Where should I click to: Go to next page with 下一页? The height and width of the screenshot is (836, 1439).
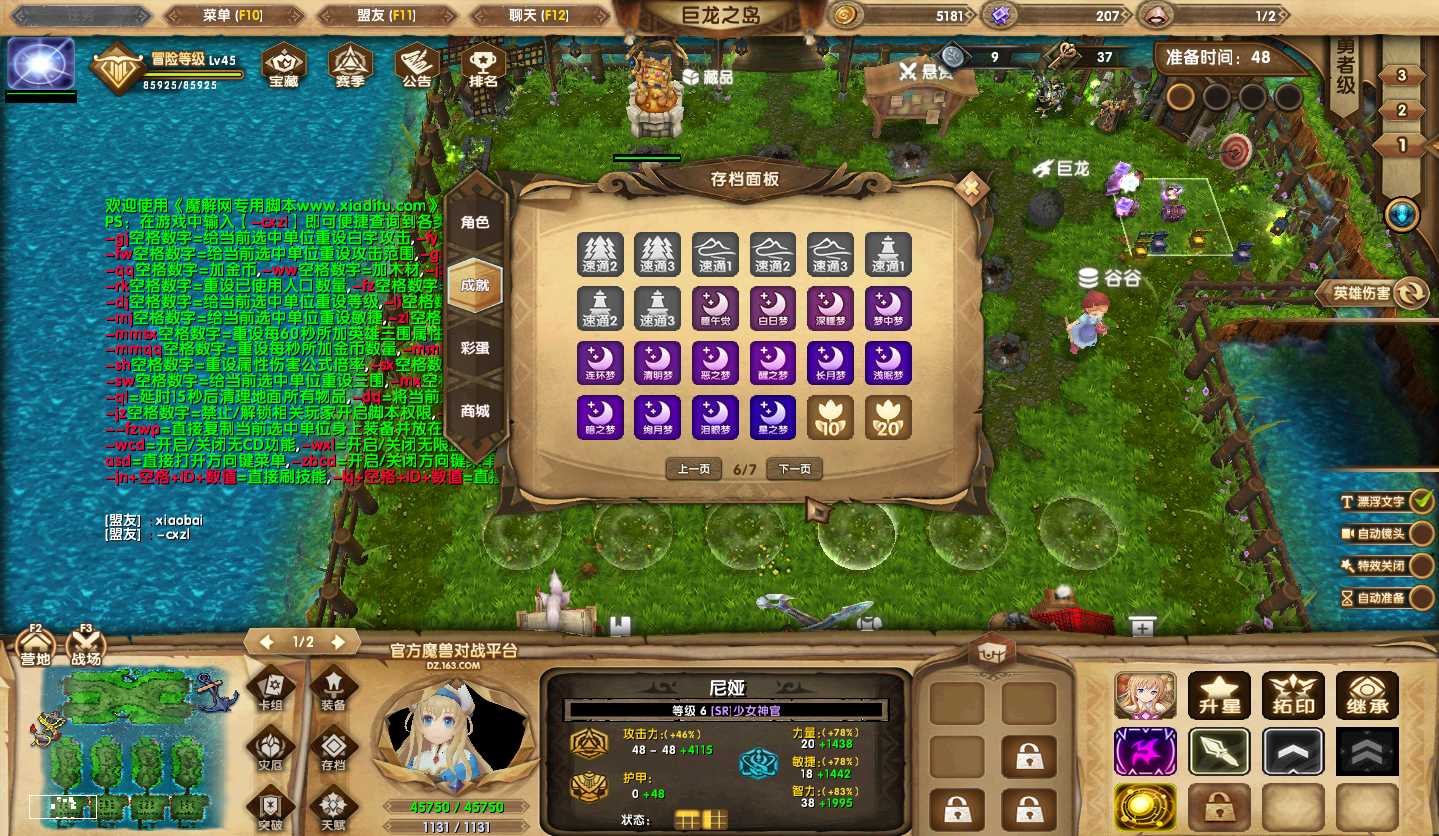(794, 469)
